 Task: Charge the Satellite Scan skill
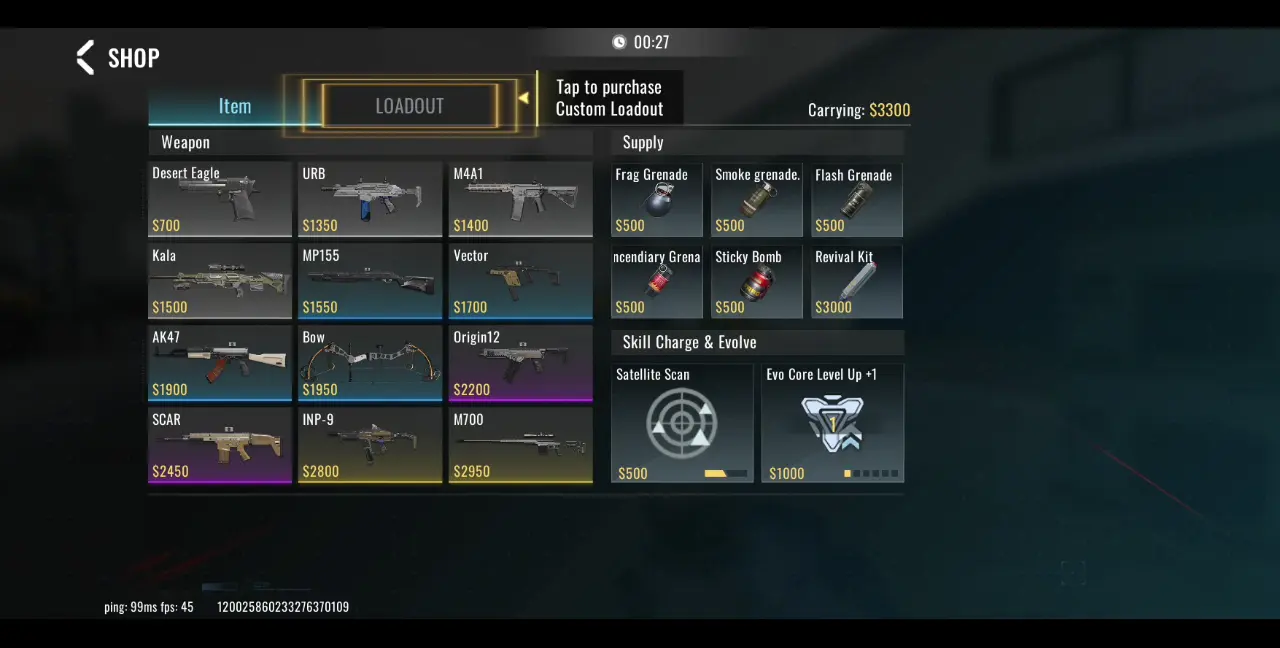point(682,423)
